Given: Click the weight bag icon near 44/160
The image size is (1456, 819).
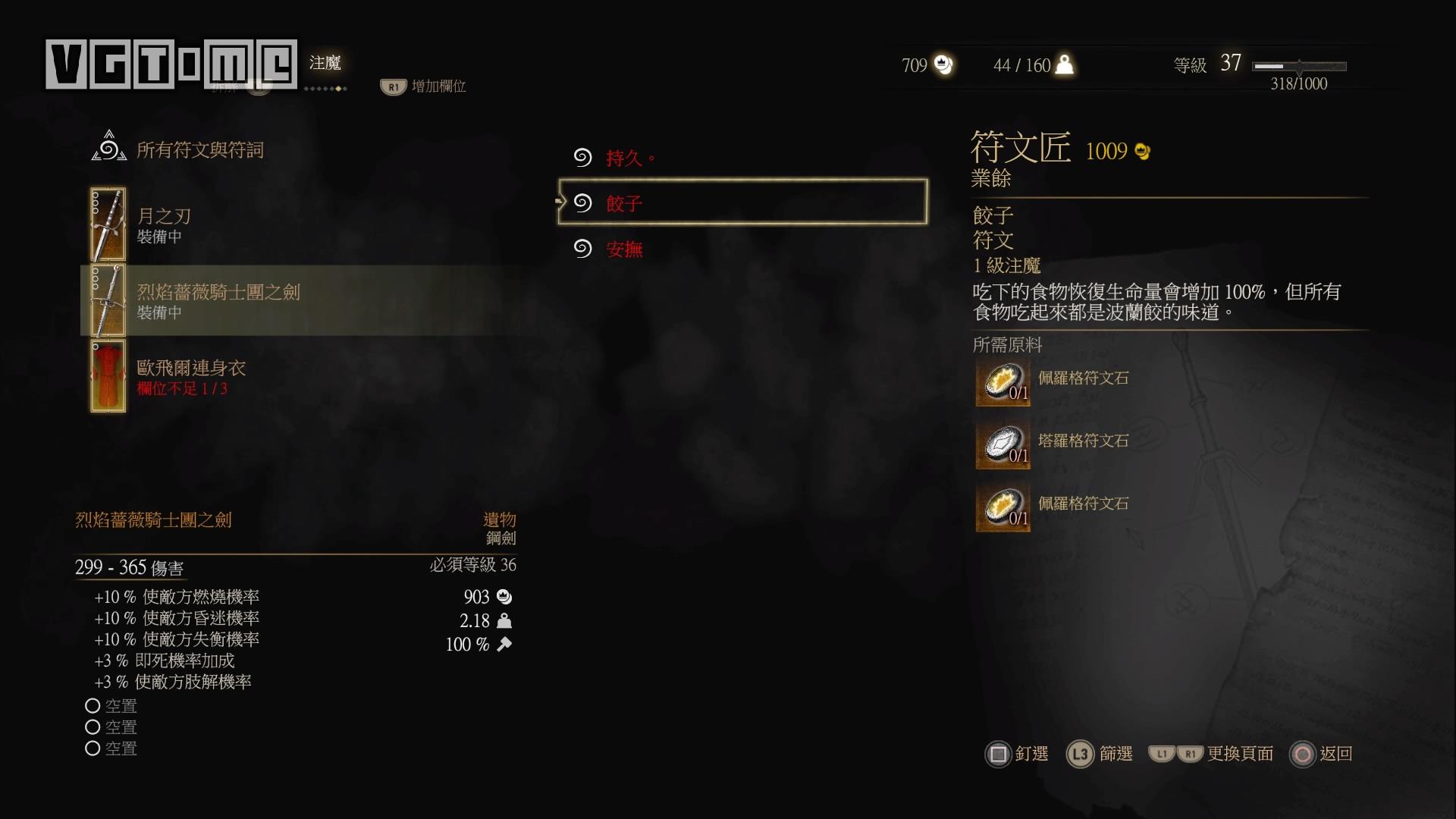Looking at the screenshot, I should point(1063,65).
